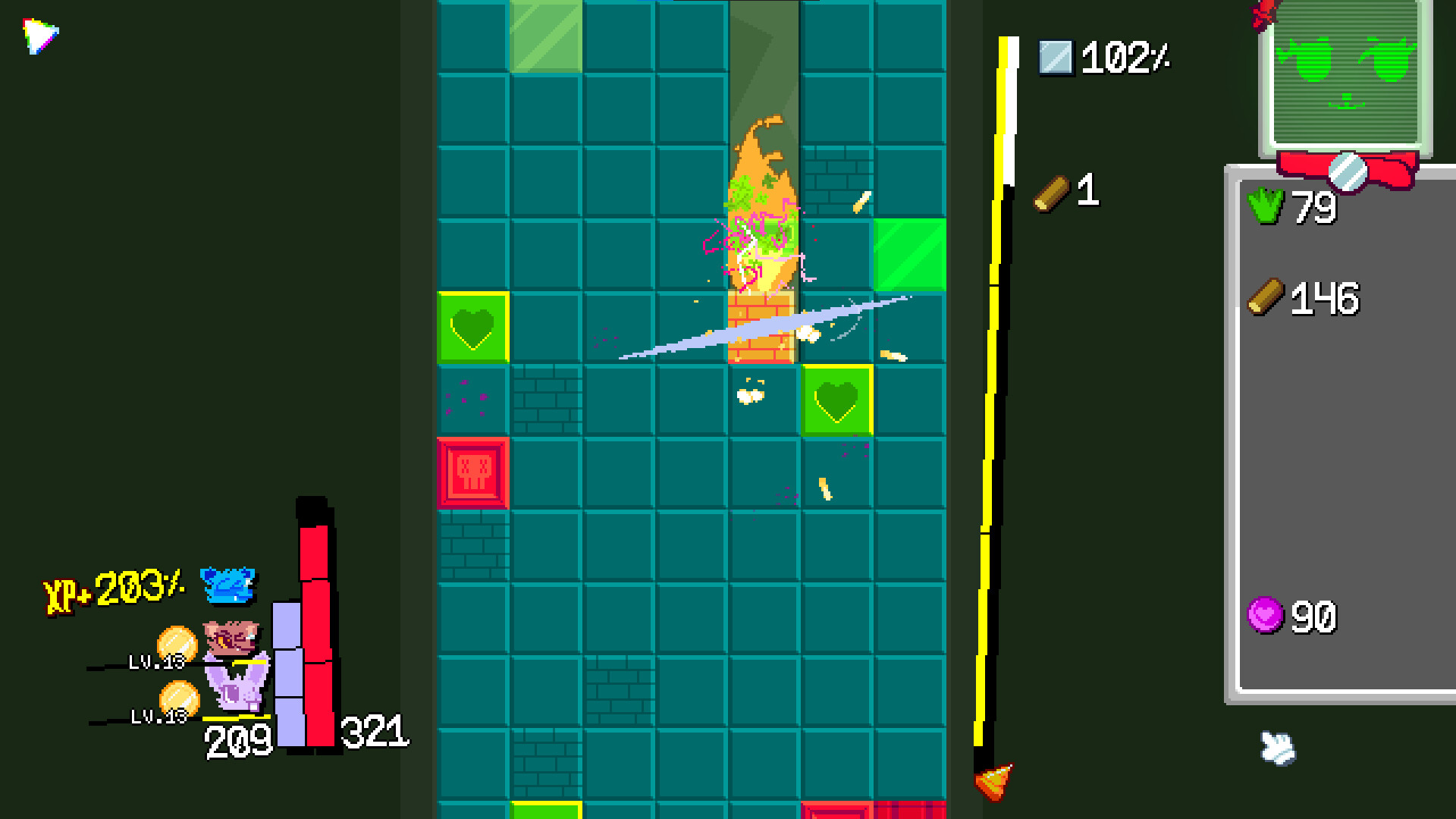Screen dimensions: 1456x819
Task: Click the green cat face monitor
Action: tap(1345, 74)
